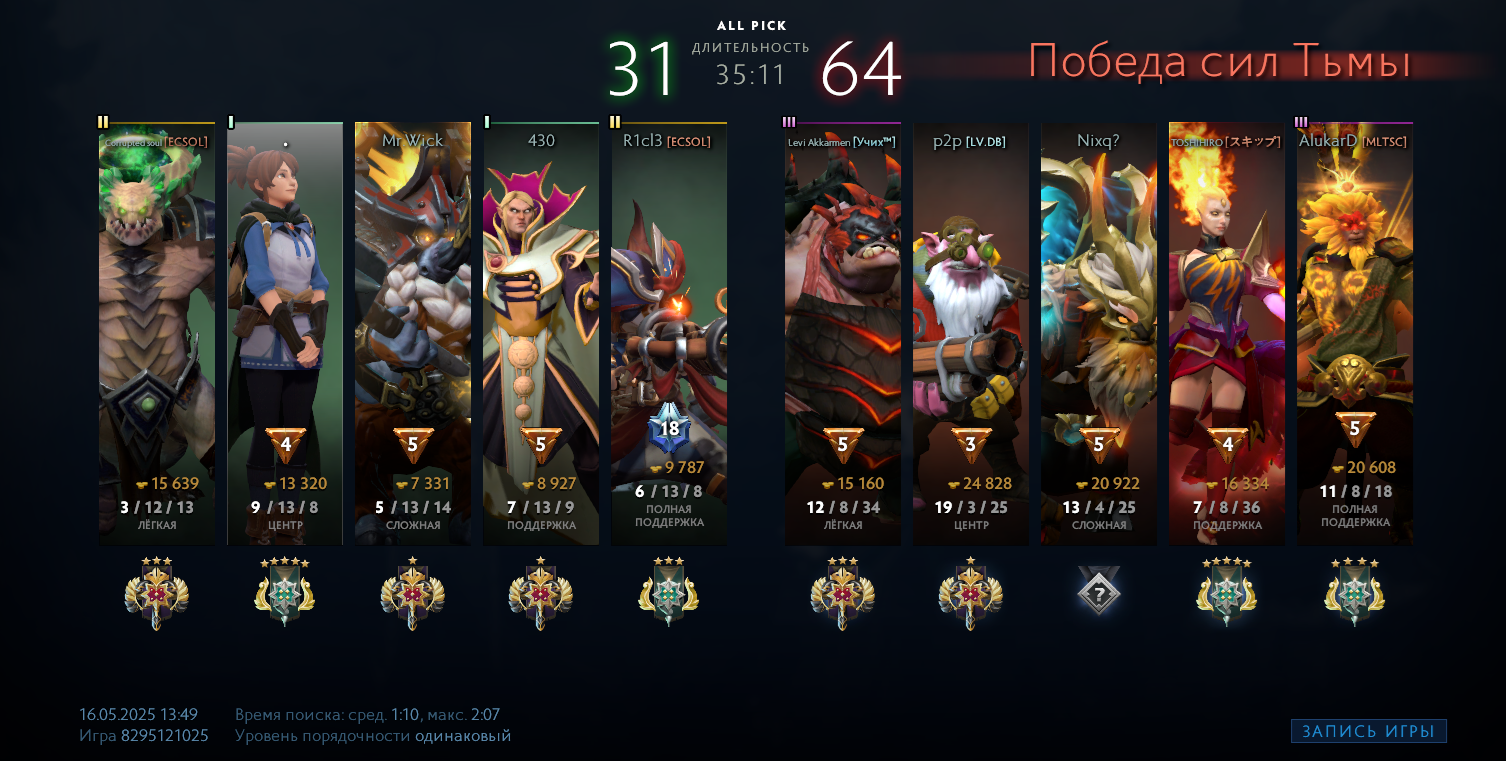Open the ЗАПИСЬ ИГРЫ replay button
This screenshot has width=1506, height=761.
(1368, 731)
